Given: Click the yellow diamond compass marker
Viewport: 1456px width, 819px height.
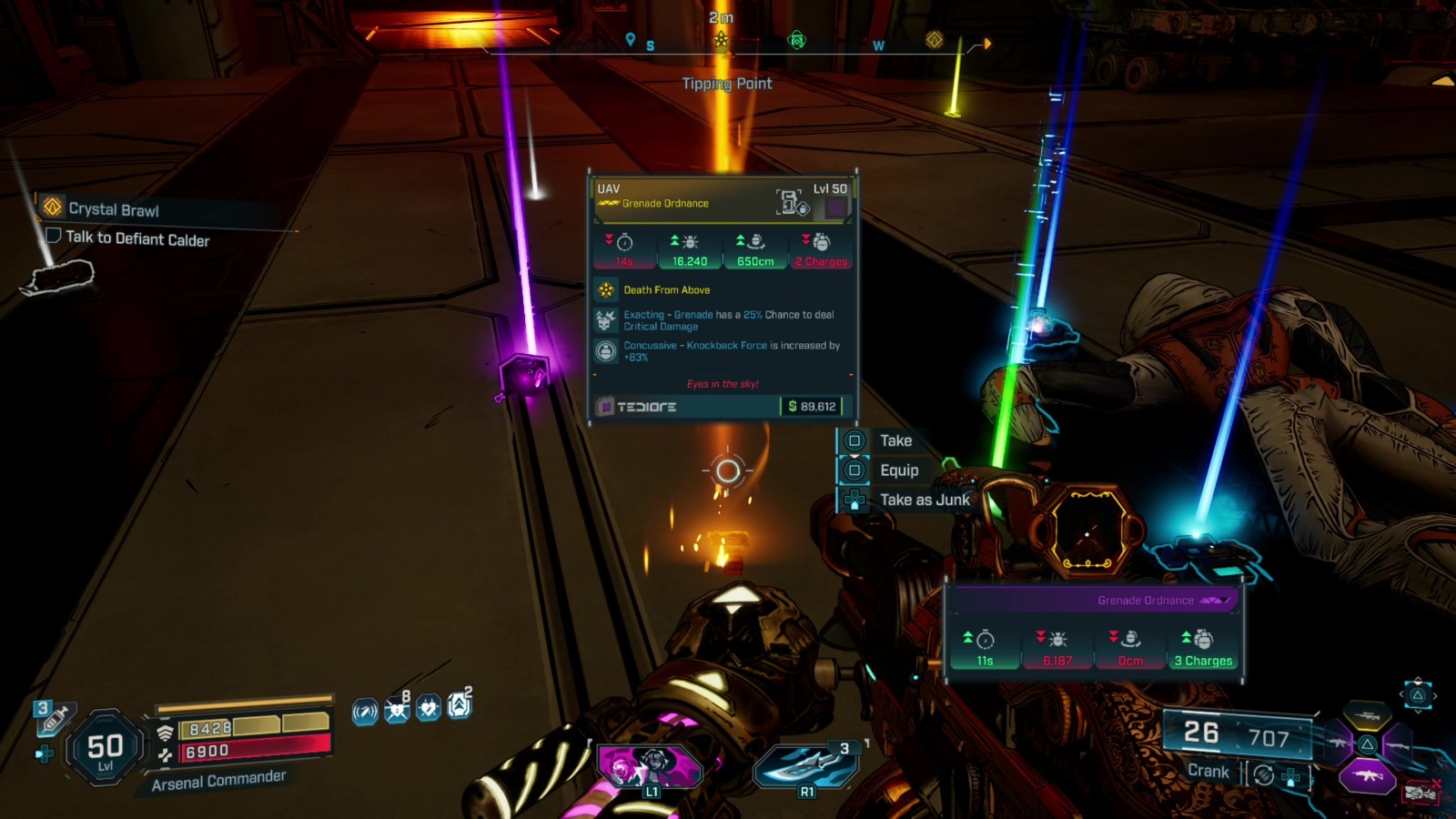Looking at the screenshot, I should (x=934, y=40).
